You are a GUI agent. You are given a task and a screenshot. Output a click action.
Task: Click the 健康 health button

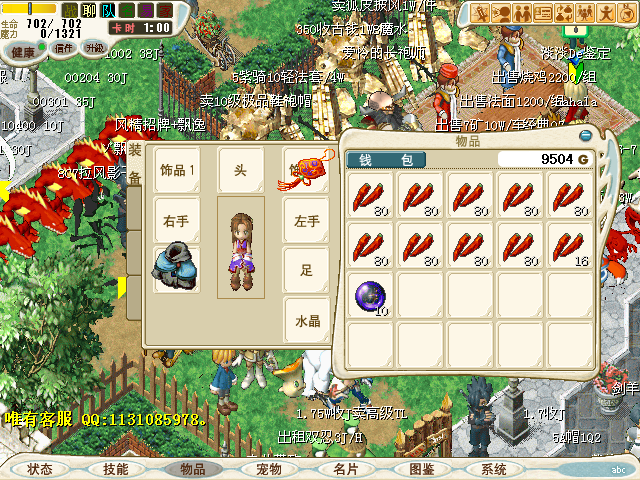[24, 50]
